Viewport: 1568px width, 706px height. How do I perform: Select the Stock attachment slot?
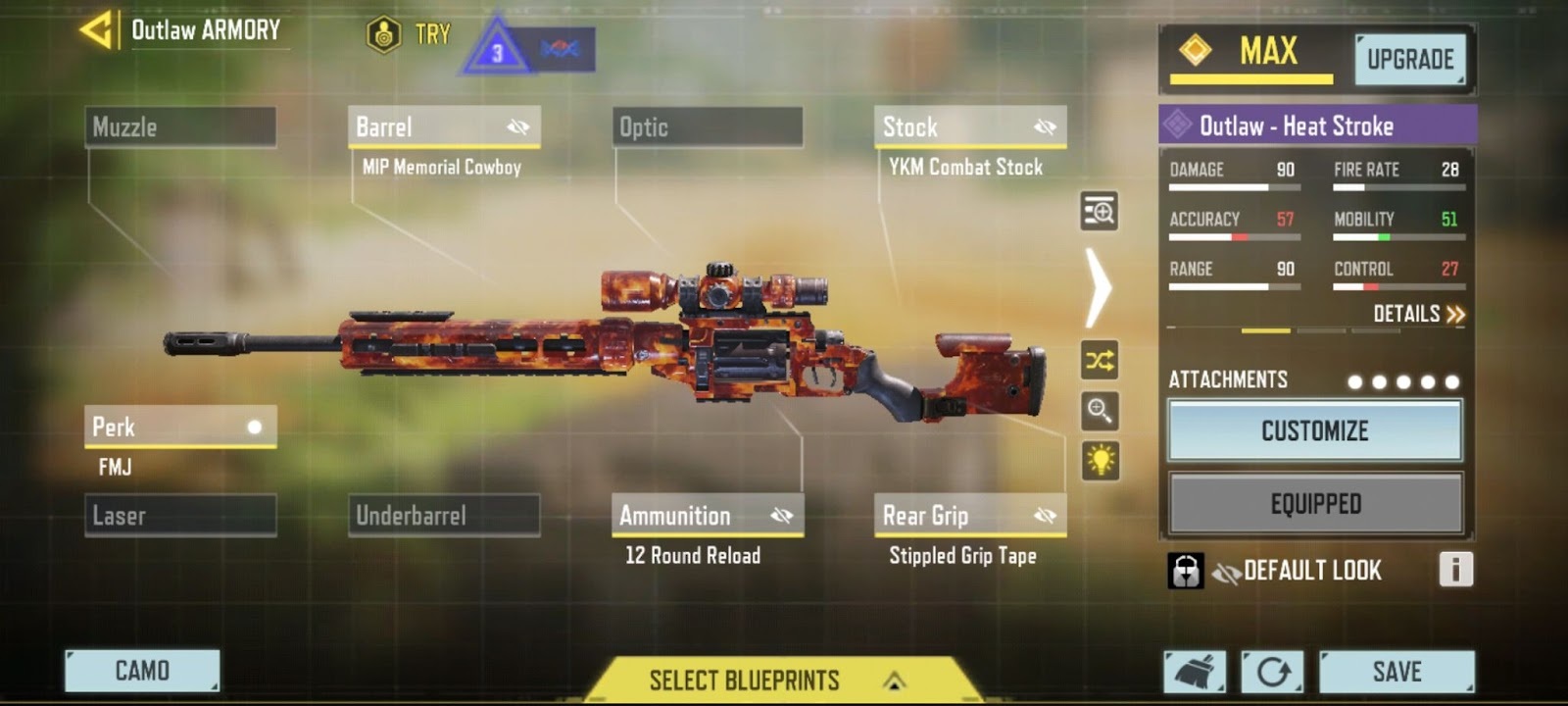pyautogui.click(x=969, y=127)
